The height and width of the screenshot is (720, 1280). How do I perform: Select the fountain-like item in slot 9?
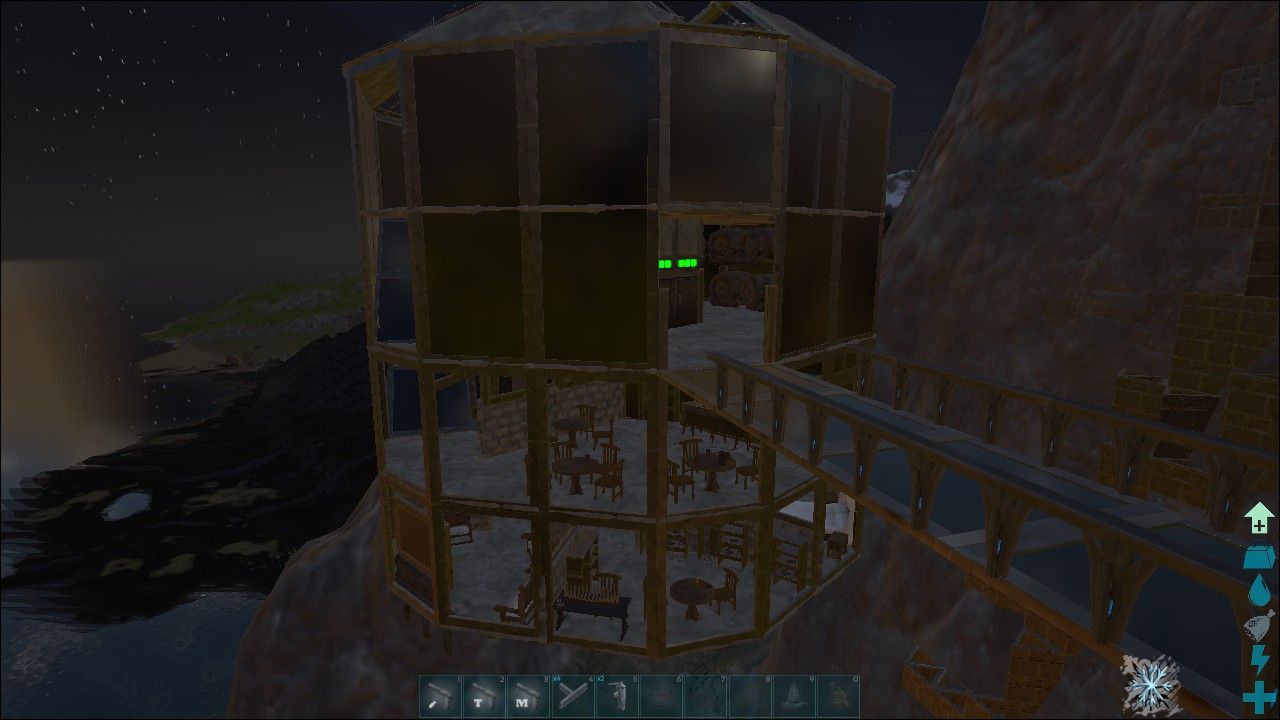(x=793, y=697)
